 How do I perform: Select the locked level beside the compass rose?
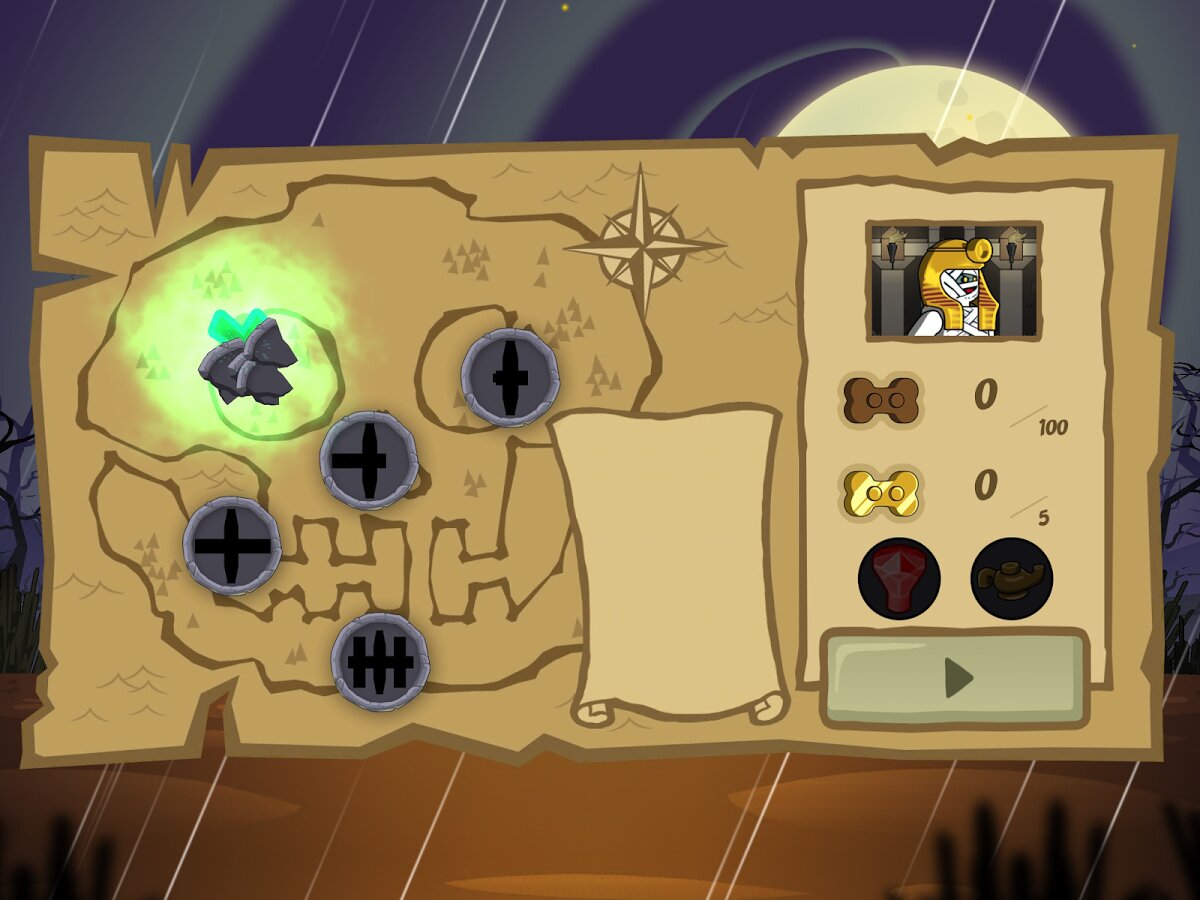pyautogui.click(x=509, y=377)
